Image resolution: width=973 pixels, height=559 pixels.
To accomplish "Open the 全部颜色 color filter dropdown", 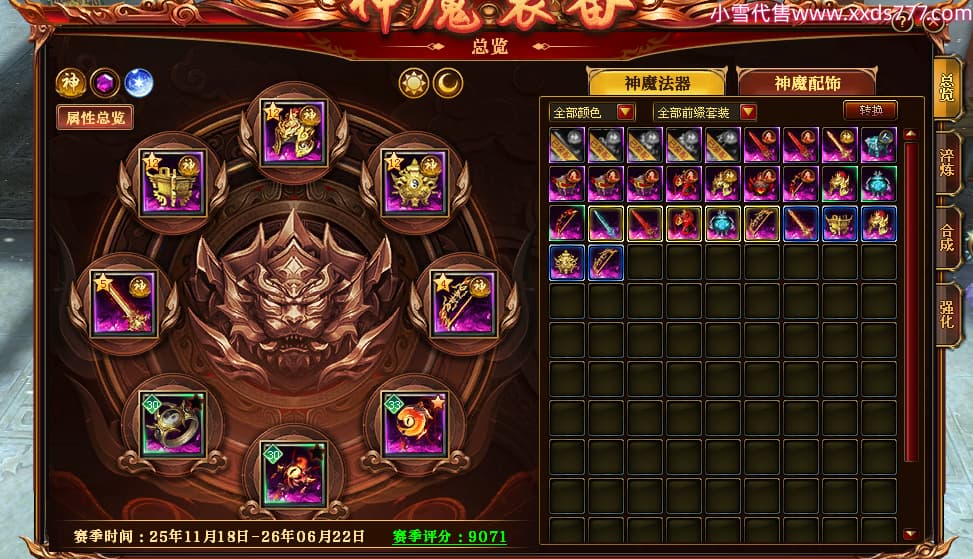I will [592, 111].
